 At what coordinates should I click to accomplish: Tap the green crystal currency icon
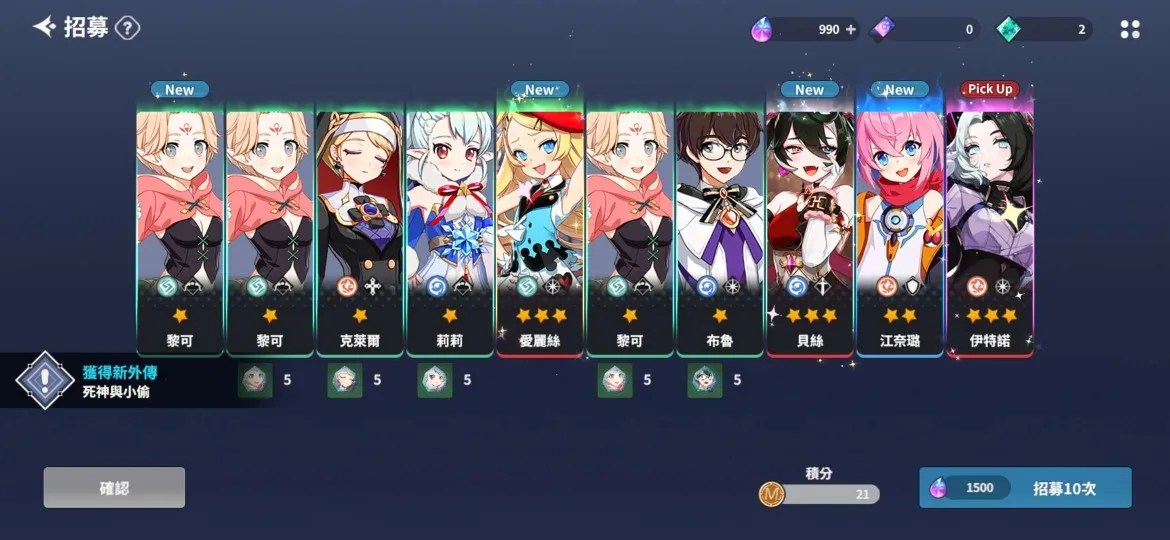1008,30
